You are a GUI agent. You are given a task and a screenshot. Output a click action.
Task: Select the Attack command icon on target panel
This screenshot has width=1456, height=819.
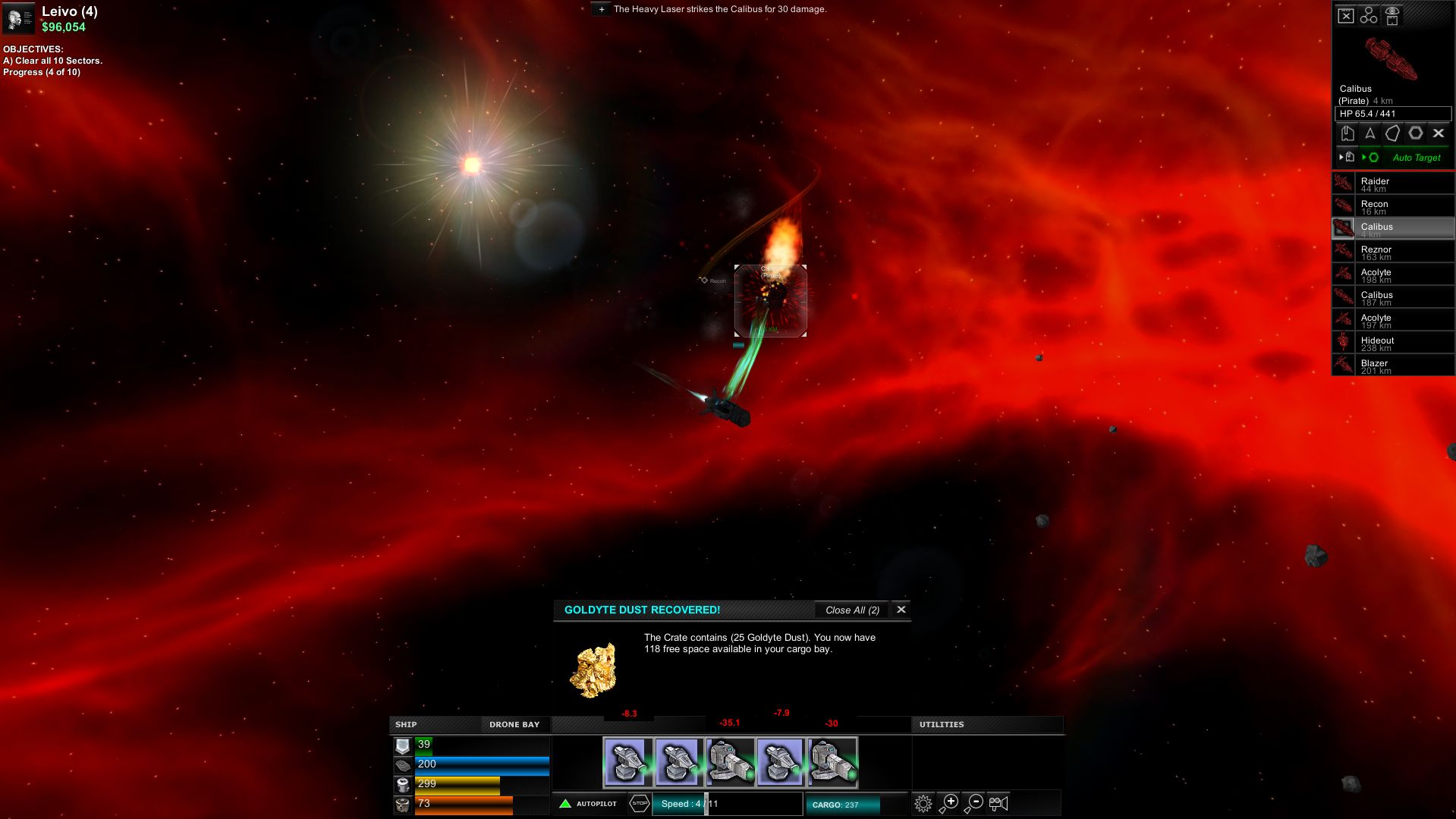point(1370,133)
